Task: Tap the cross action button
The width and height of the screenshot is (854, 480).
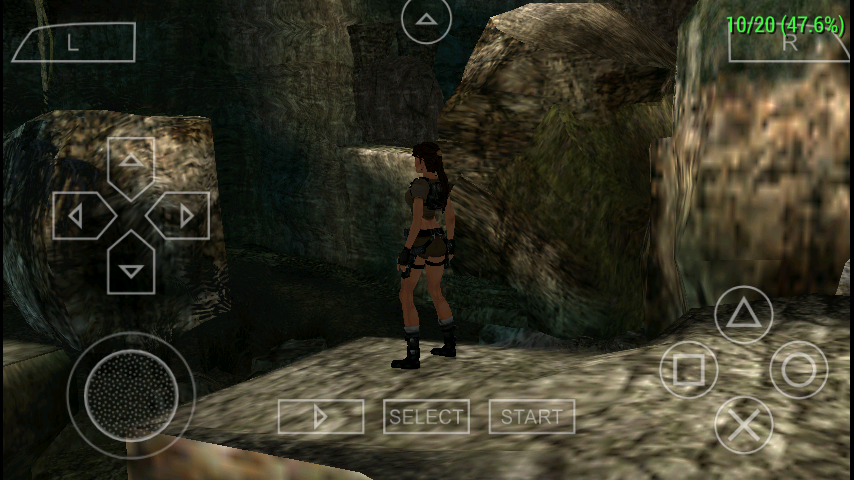Action: 743,425
